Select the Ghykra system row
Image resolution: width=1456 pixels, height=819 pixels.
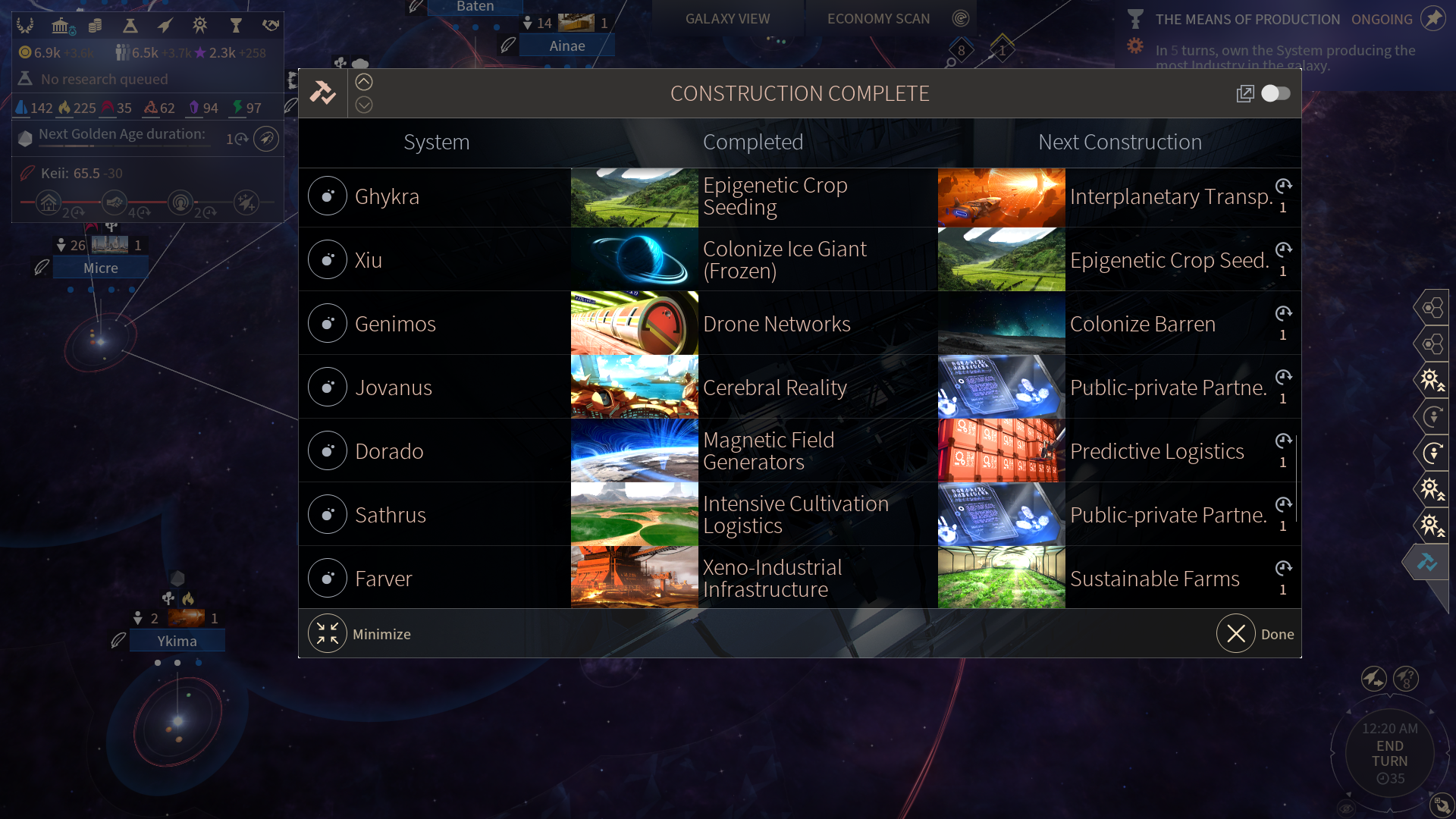387,196
